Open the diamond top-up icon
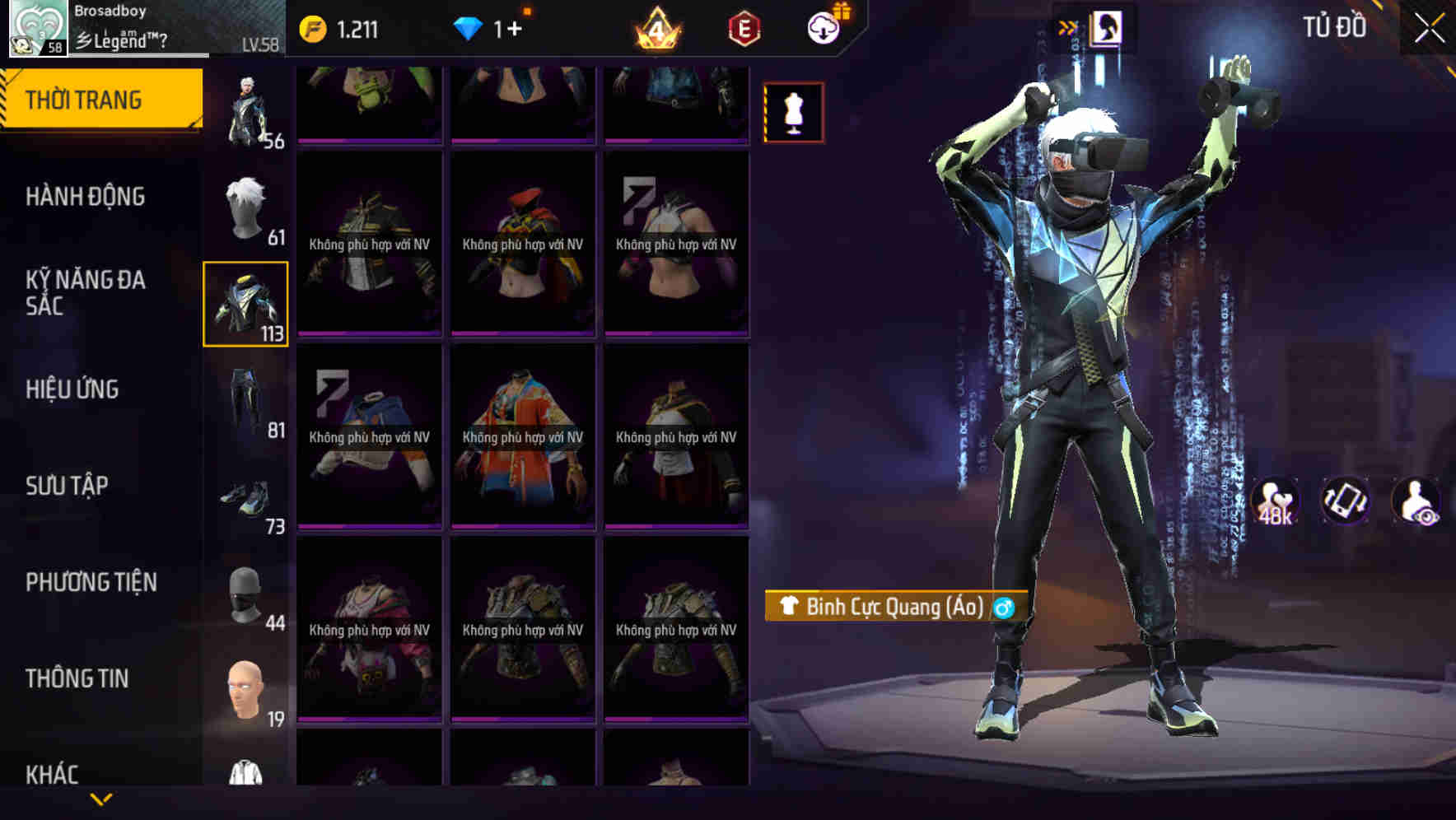The width and height of the screenshot is (1456, 820). click(x=469, y=27)
